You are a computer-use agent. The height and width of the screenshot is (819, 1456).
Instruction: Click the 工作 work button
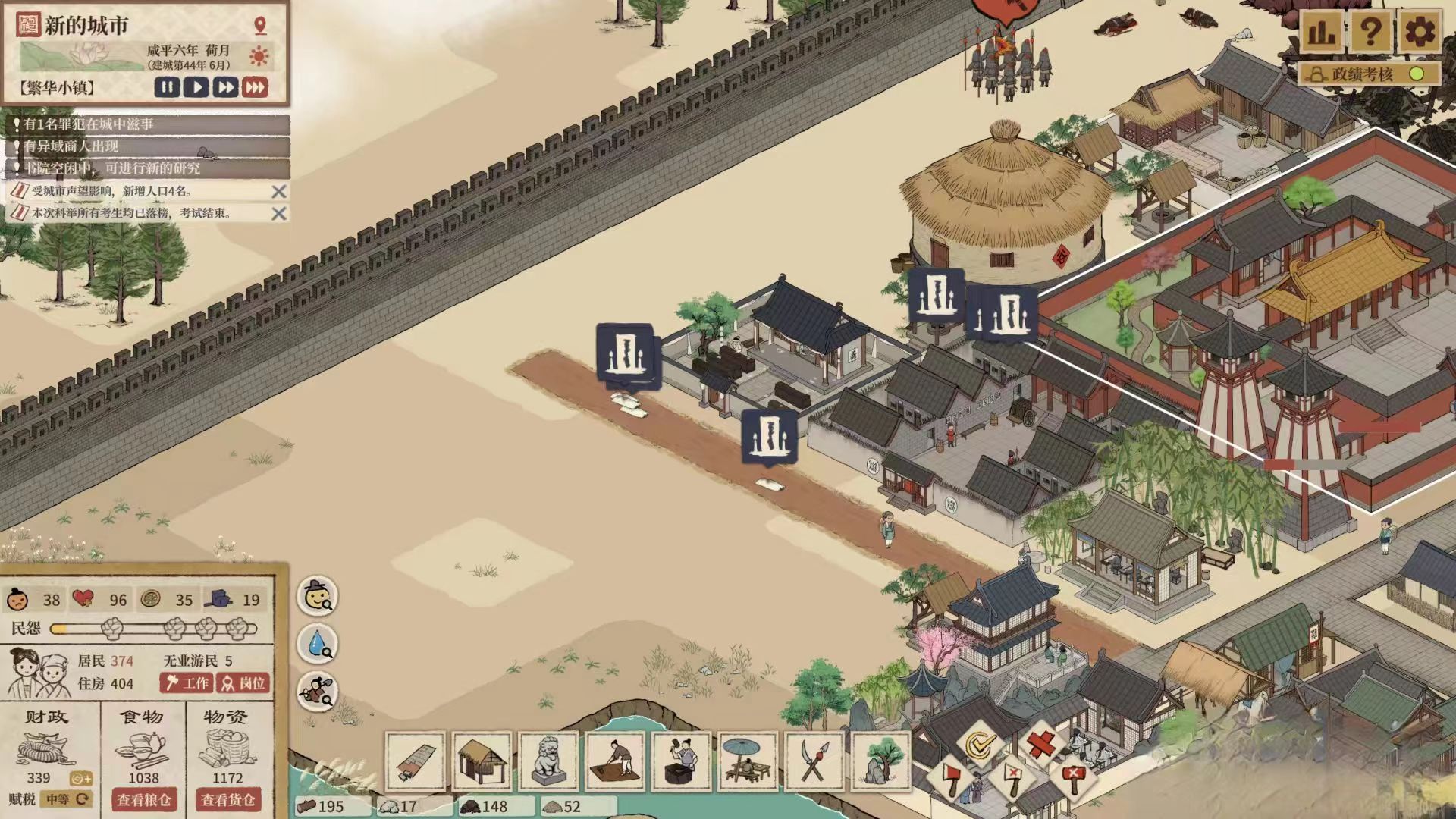tap(187, 683)
